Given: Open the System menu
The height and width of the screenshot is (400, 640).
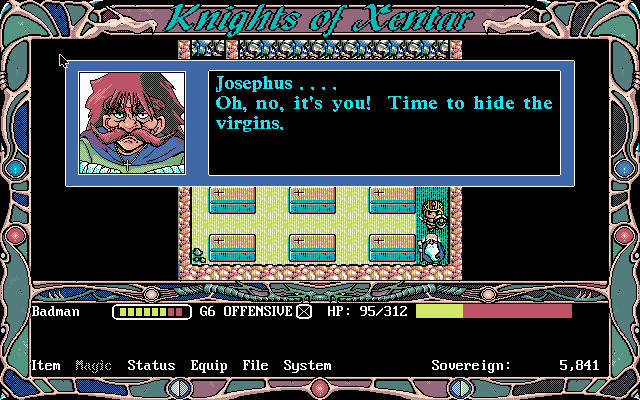Looking at the screenshot, I should (x=307, y=366).
